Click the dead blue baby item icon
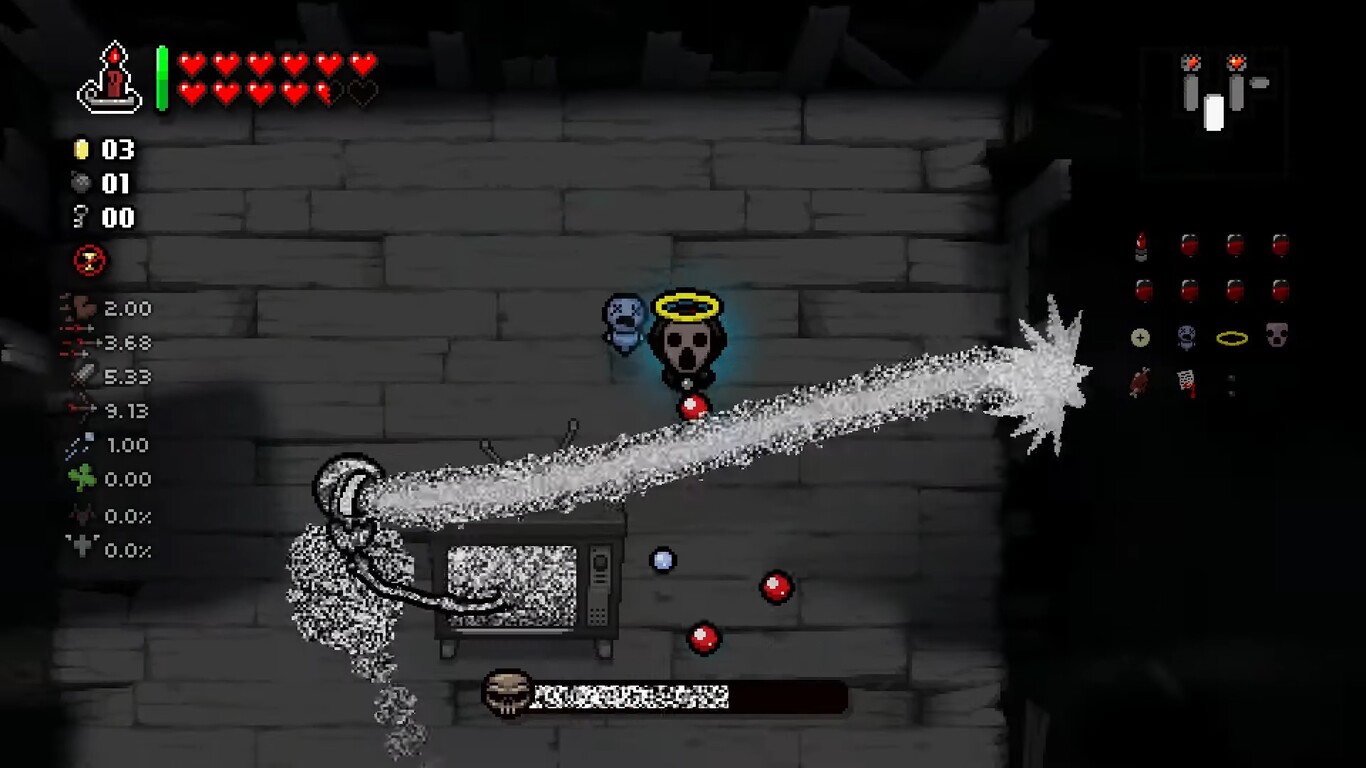 pyautogui.click(x=1187, y=337)
